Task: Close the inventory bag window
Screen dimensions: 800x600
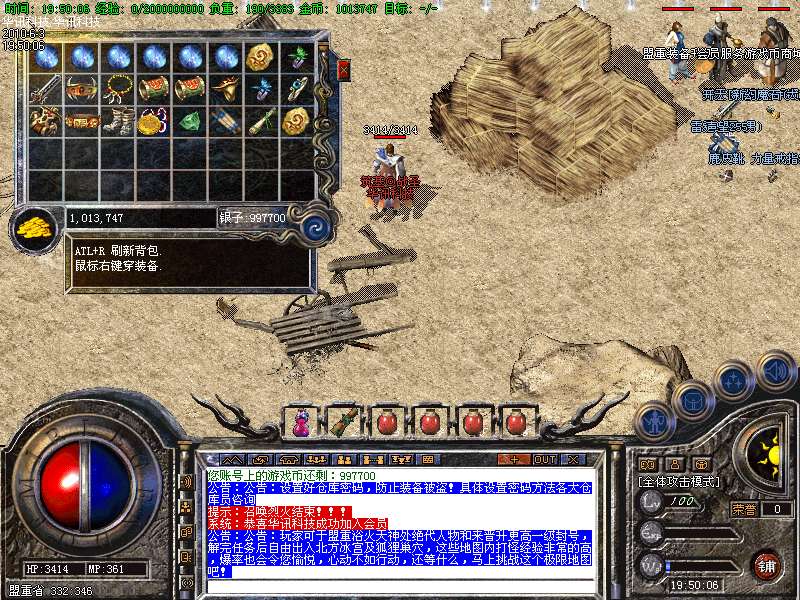Action: click(344, 70)
